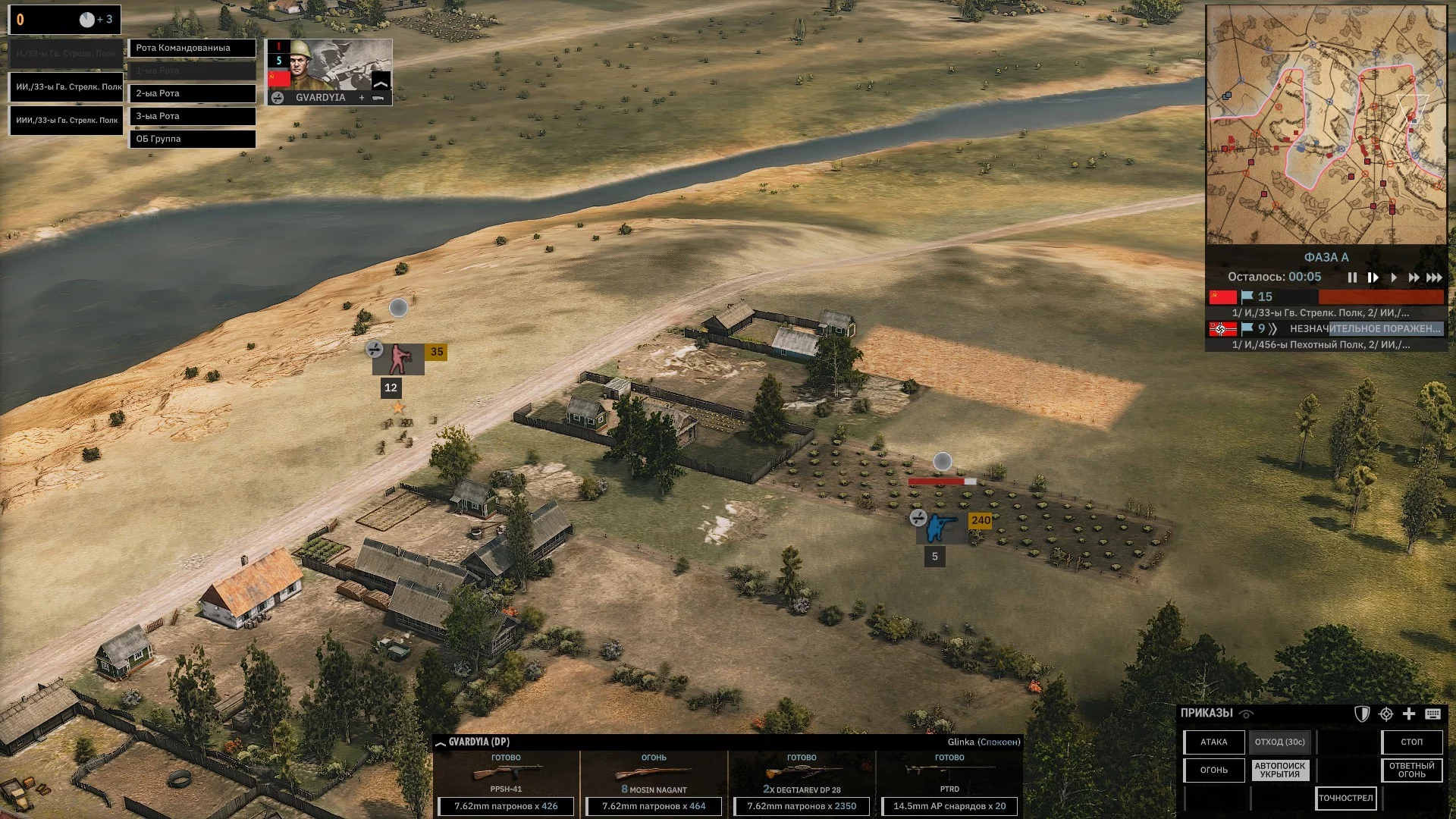Screen dimensions: 1456x819
Task: Issue the АТАКА order
Action: [x=1213, y=742]
